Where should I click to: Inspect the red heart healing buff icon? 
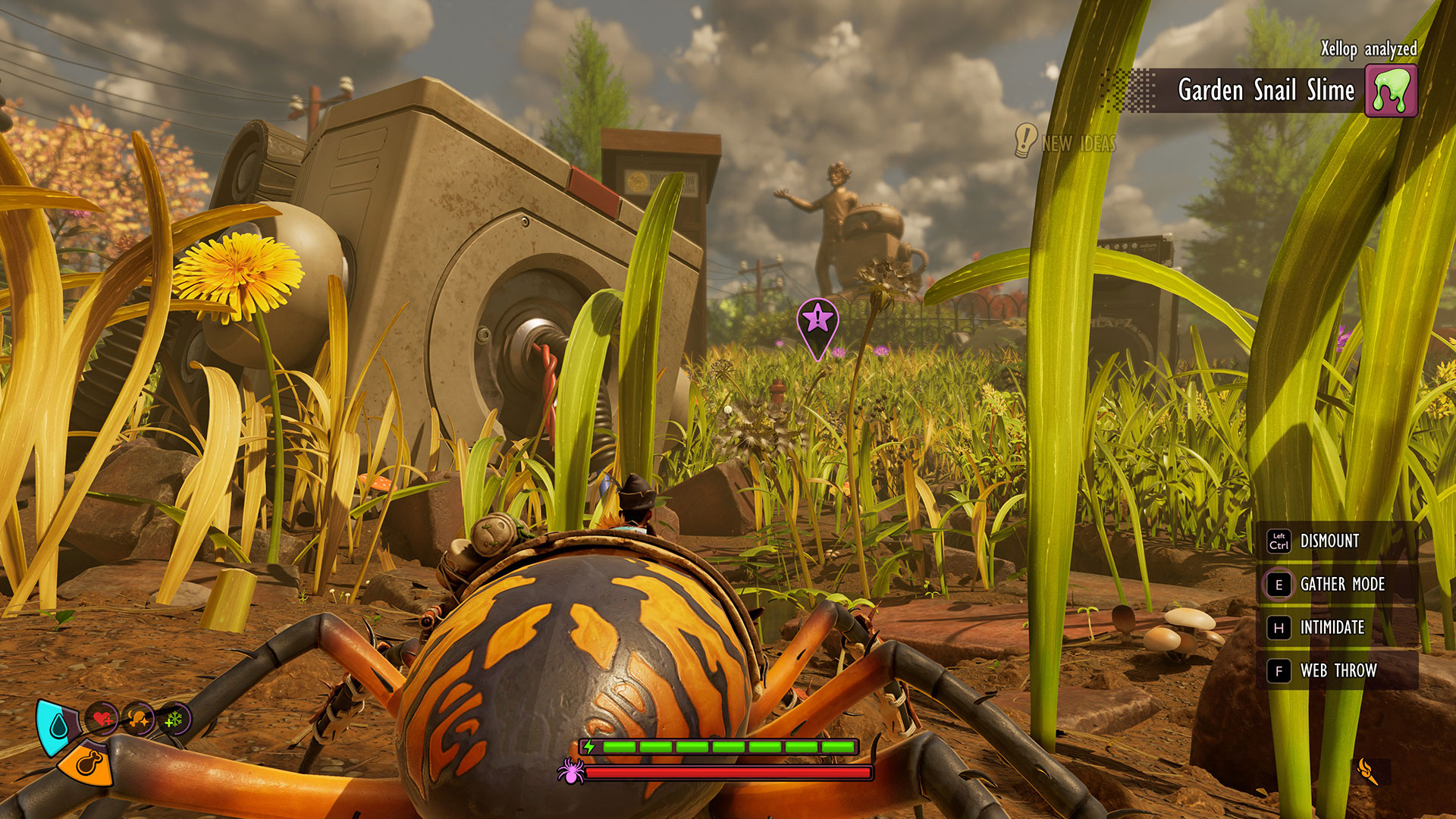[102, 718]
